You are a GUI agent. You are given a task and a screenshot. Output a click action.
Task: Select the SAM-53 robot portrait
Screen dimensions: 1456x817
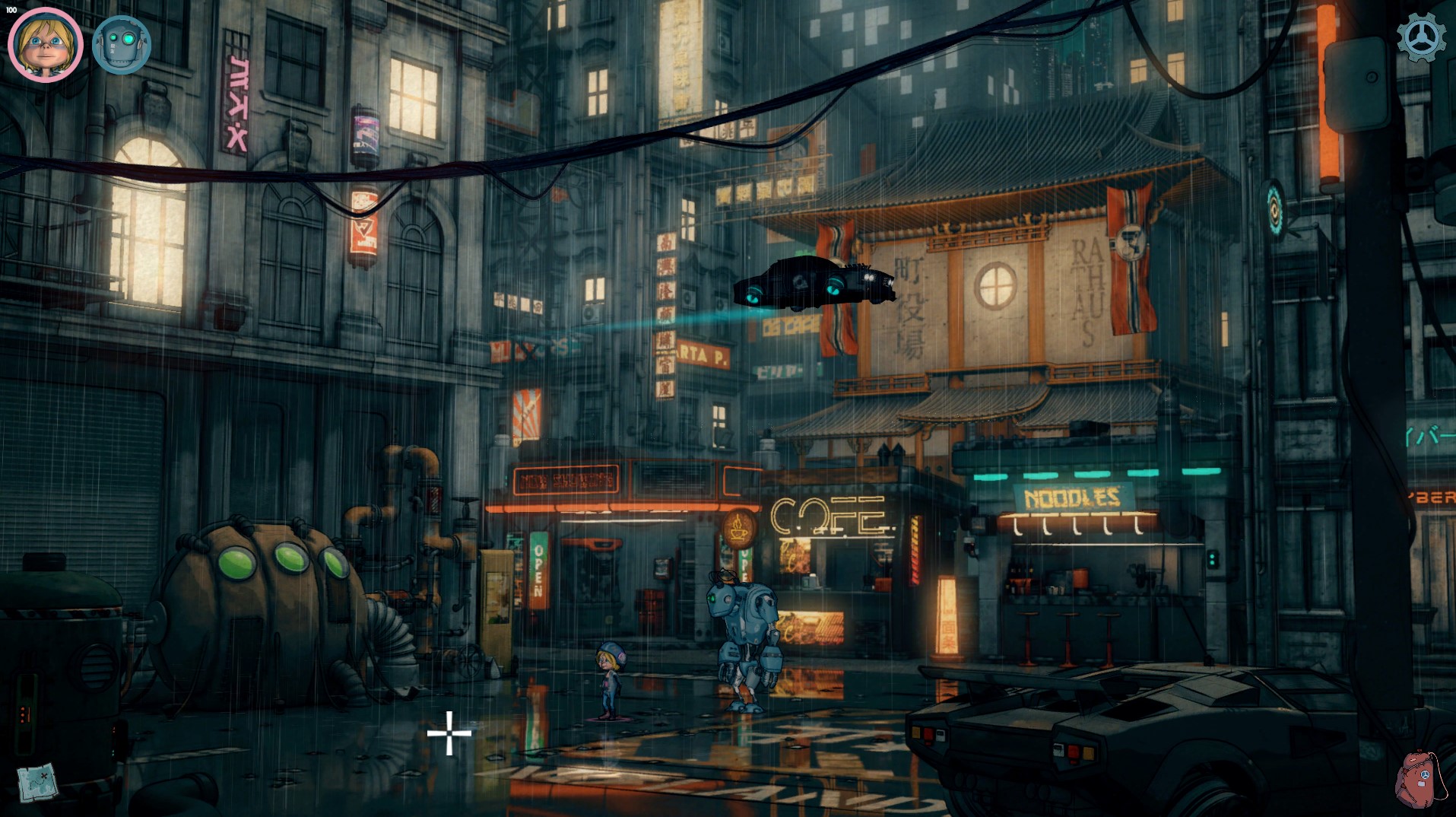[x=122, y=44]
